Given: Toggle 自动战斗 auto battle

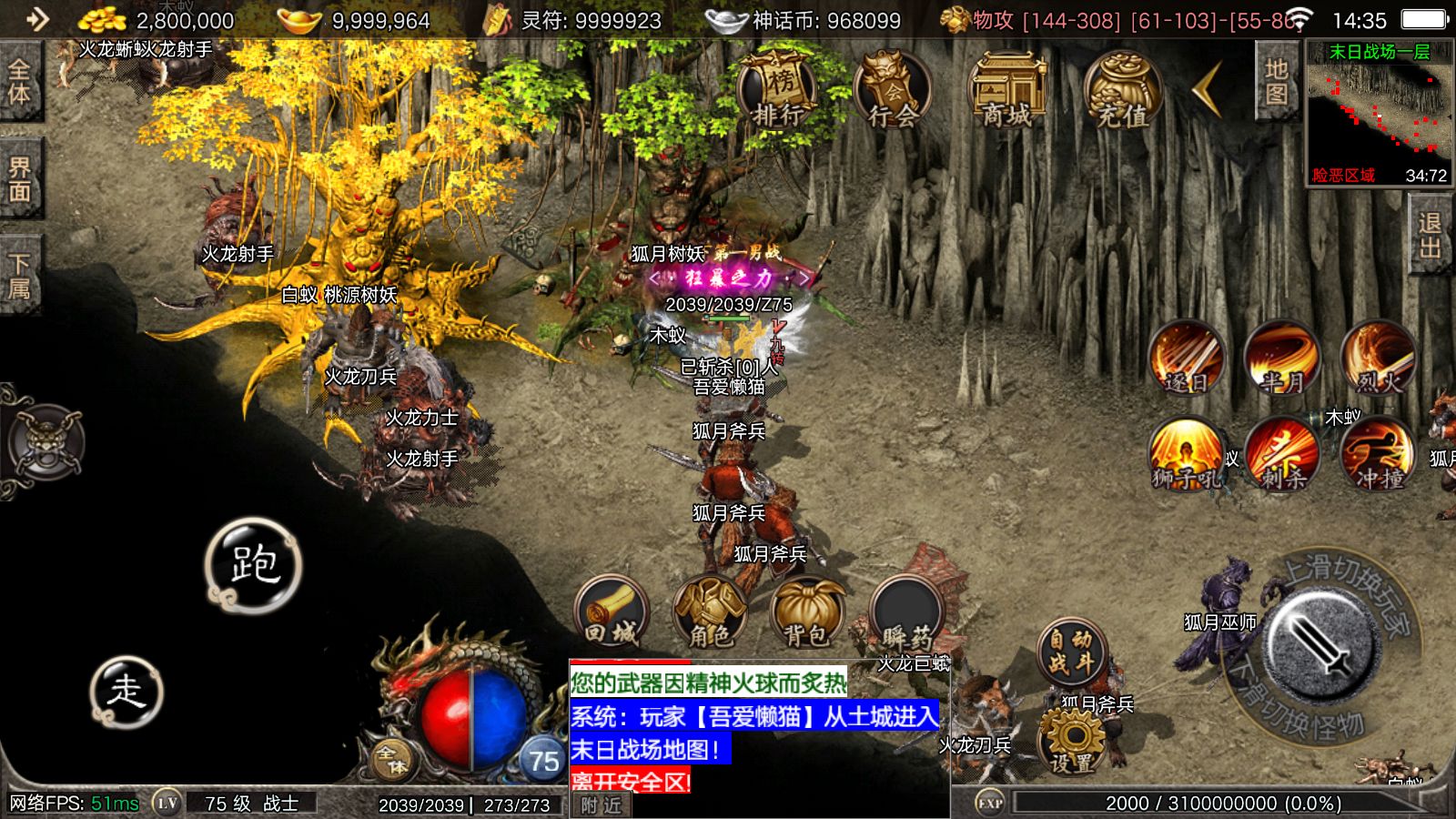Looking at the screenshot, I should 1072,652.
